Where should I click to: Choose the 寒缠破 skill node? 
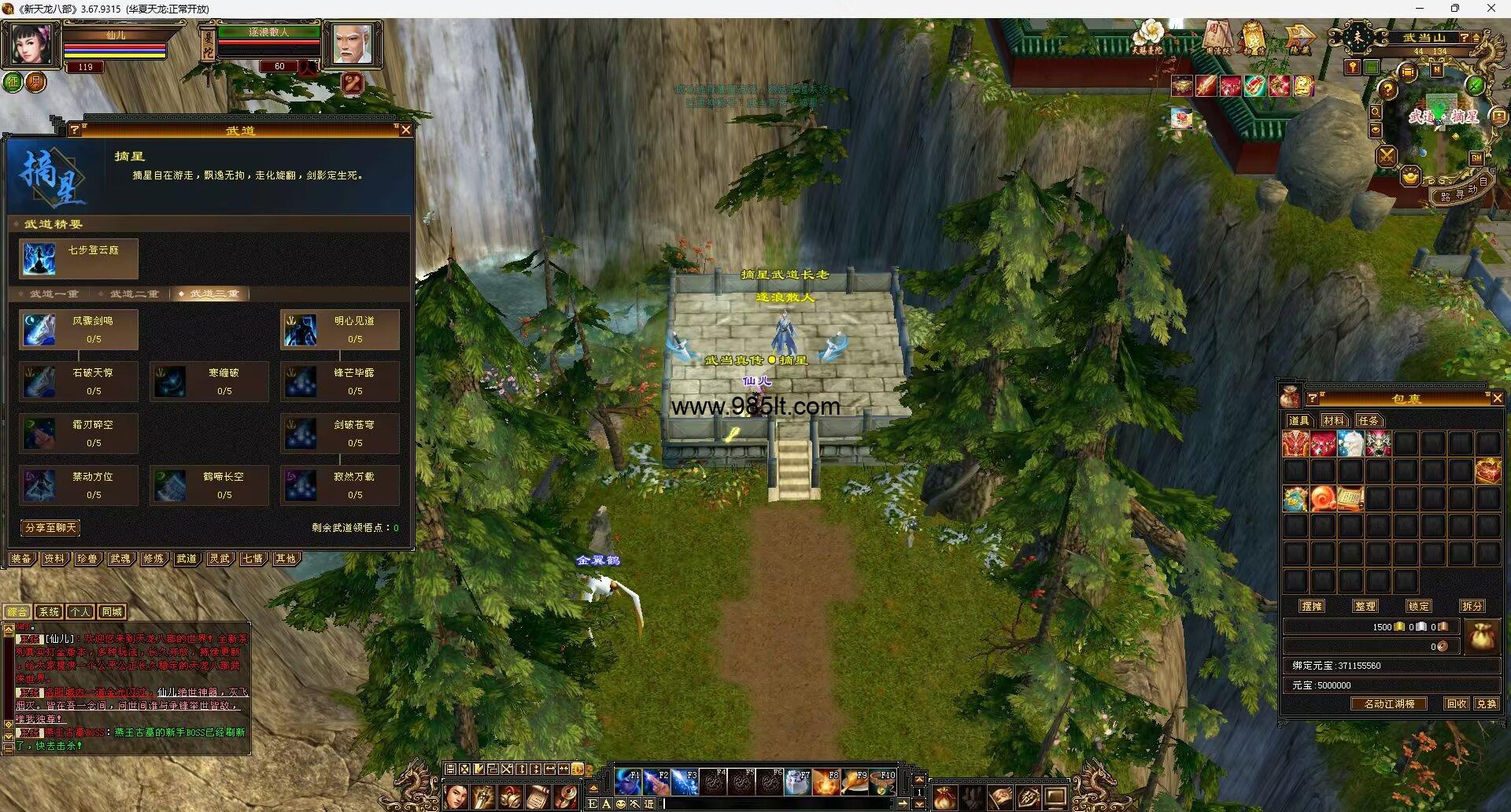click(209, 382)
